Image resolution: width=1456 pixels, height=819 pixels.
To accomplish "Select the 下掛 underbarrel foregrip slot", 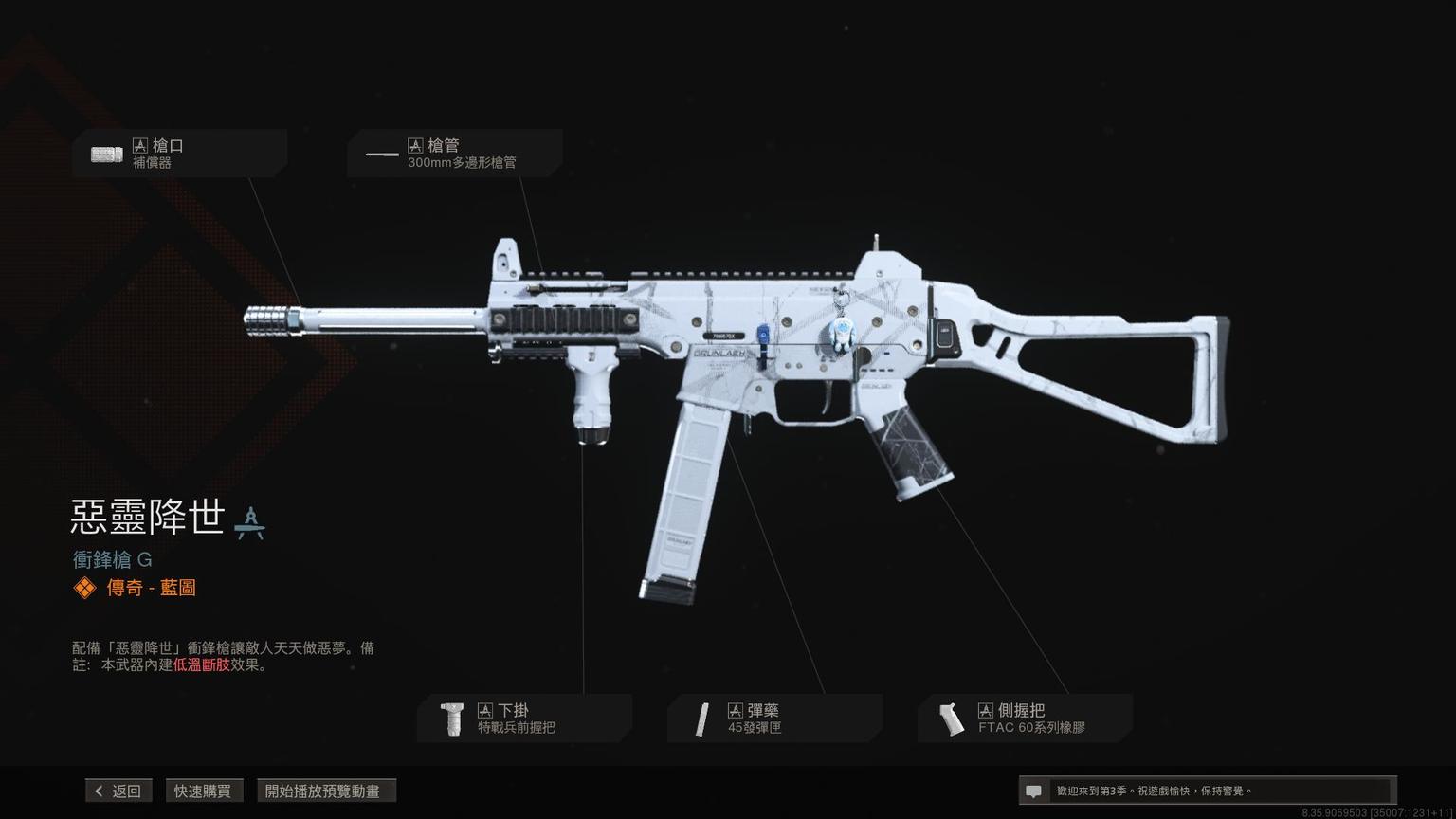I will tap(524, 719).
